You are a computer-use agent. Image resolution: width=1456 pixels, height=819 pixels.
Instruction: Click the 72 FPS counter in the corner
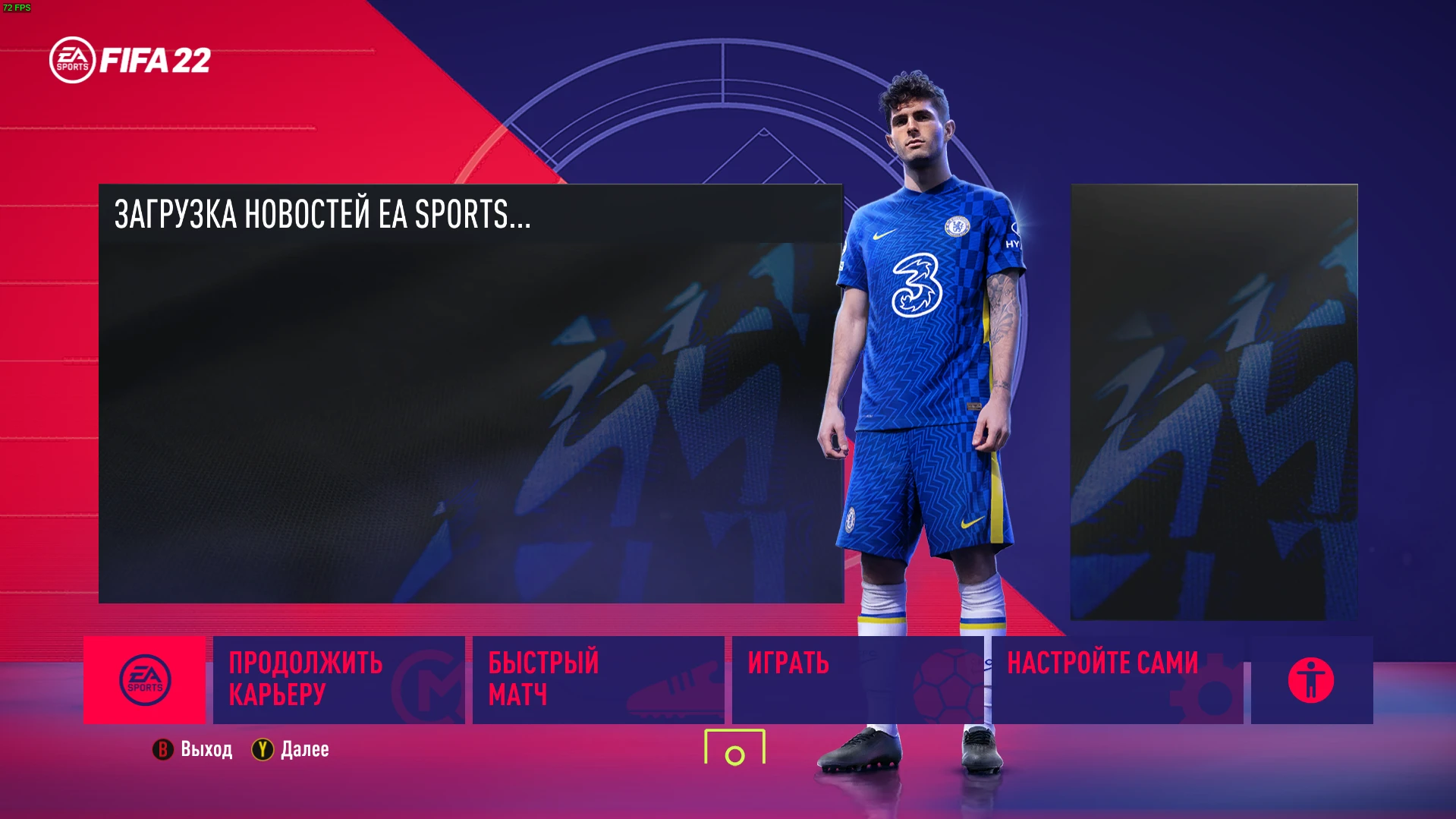(15, 6)
